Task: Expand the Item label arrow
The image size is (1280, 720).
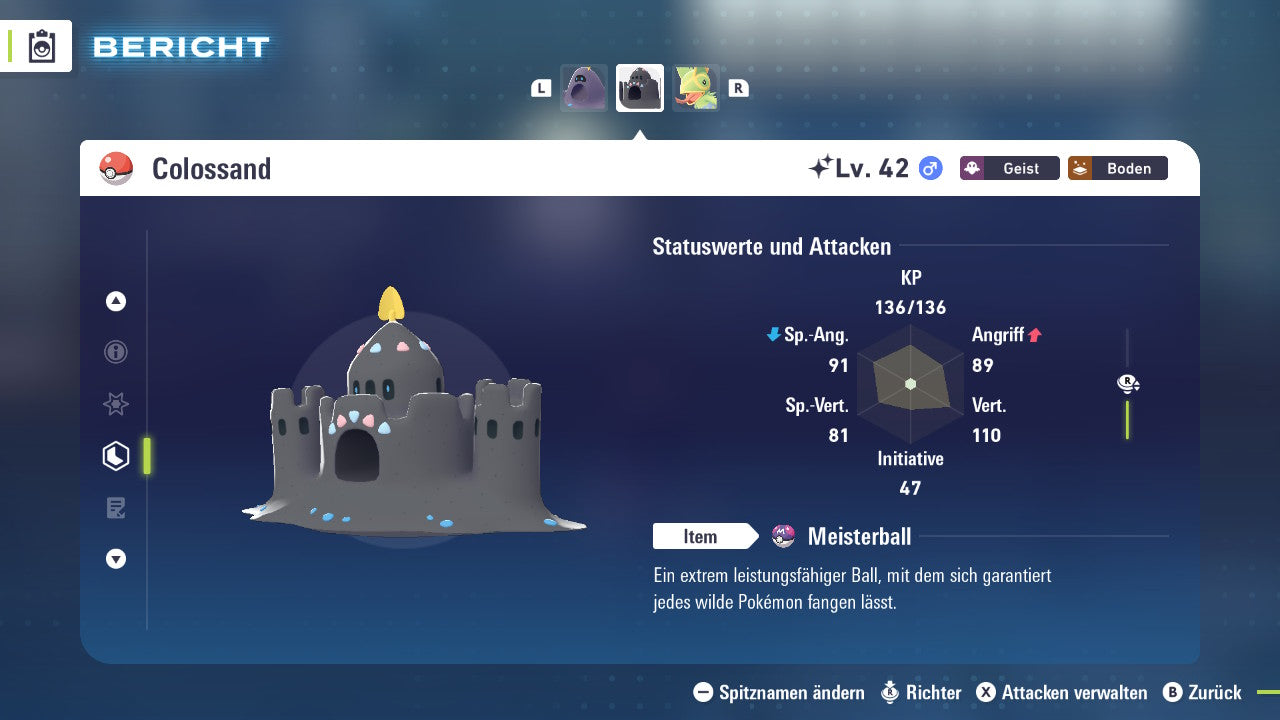Action: (x=706, y=536)
